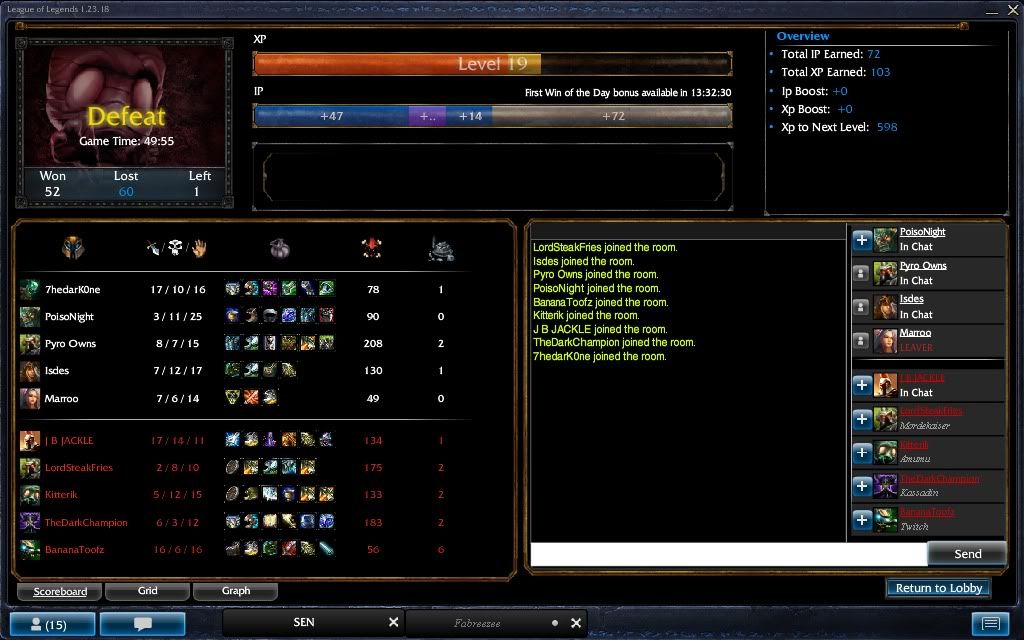Show the Graph tab
Screen dimensions: 1024x640
[236, 591]
